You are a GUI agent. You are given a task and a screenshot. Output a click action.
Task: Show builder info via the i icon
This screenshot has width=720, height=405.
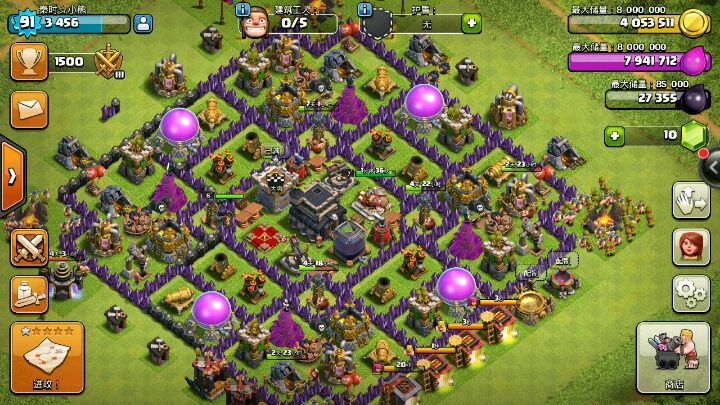[243, 10]
